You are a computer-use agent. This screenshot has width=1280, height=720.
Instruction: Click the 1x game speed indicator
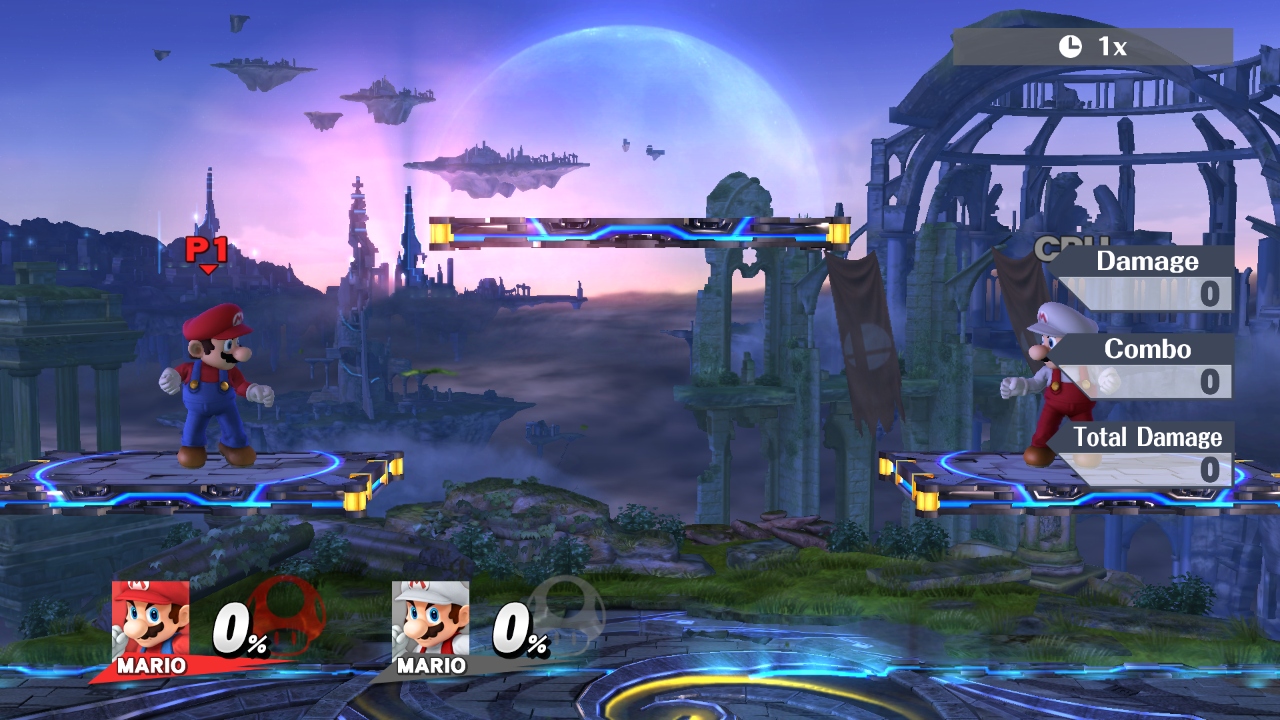click(1092, 46)
